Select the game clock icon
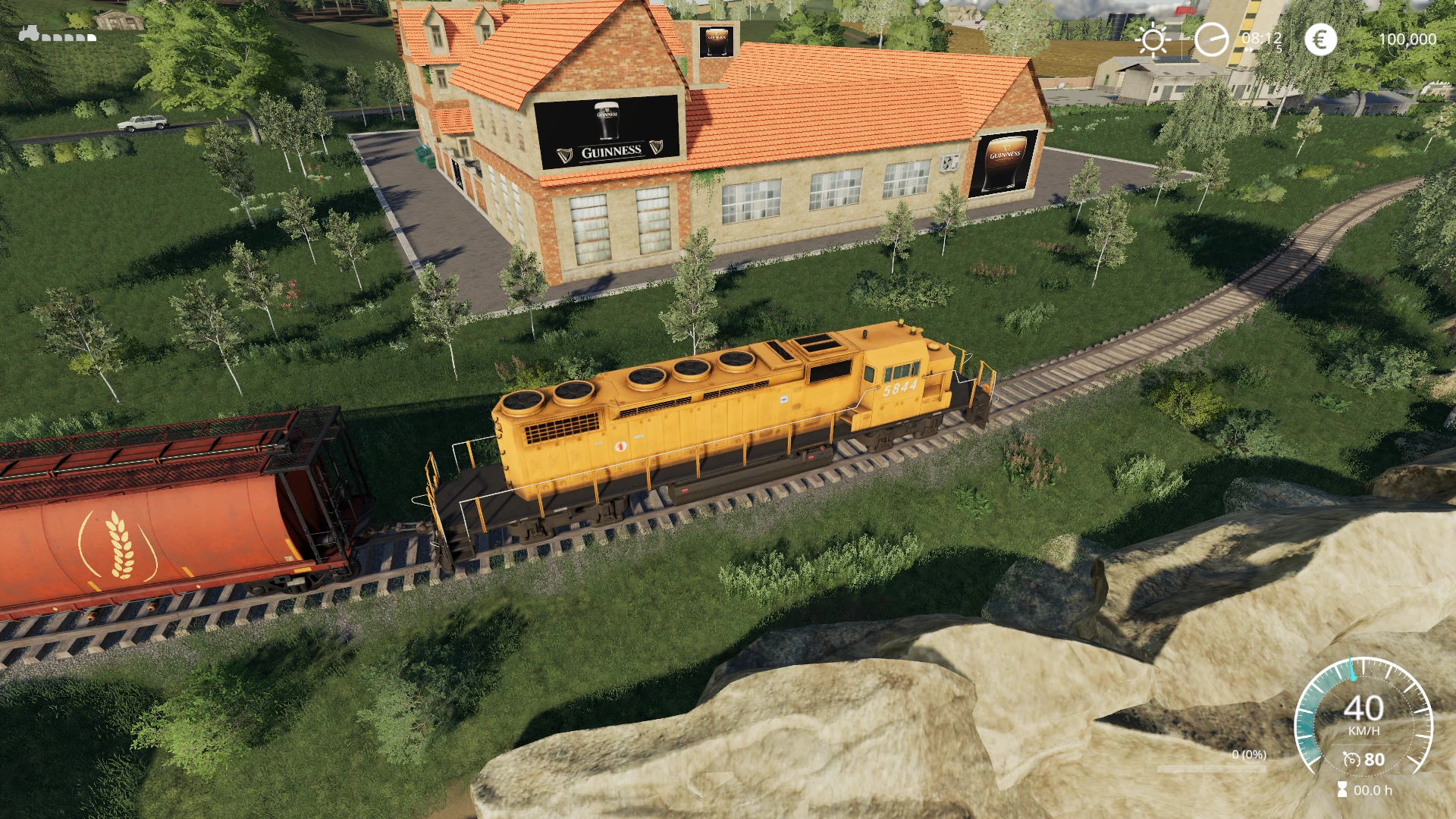 [x=1211, y=39]
